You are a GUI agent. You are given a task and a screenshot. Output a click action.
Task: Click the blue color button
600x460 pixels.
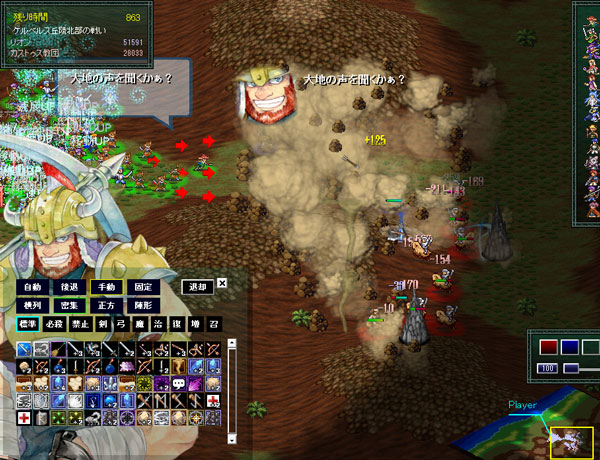click(x=568, y=347)
